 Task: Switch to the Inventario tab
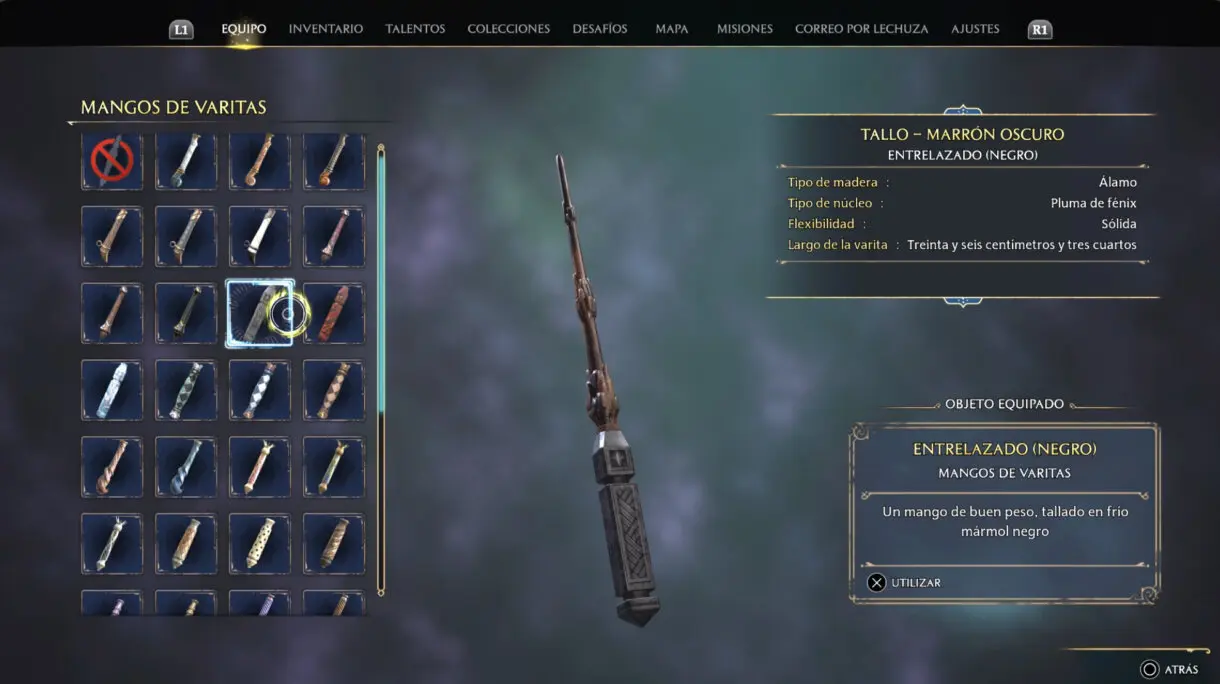click(325, 29)
